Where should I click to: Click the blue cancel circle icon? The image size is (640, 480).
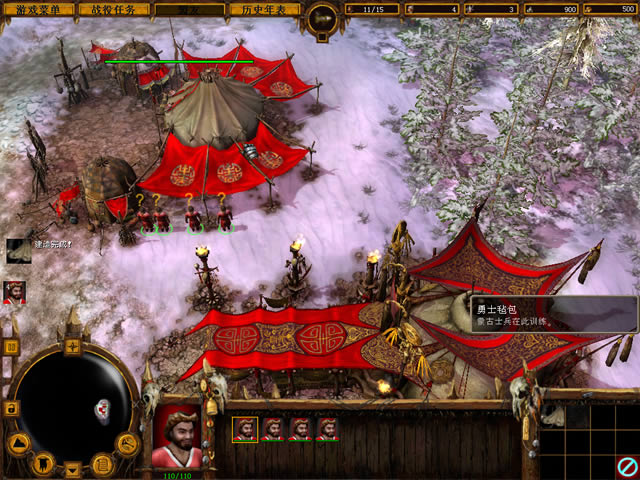[x=626, y=466]
